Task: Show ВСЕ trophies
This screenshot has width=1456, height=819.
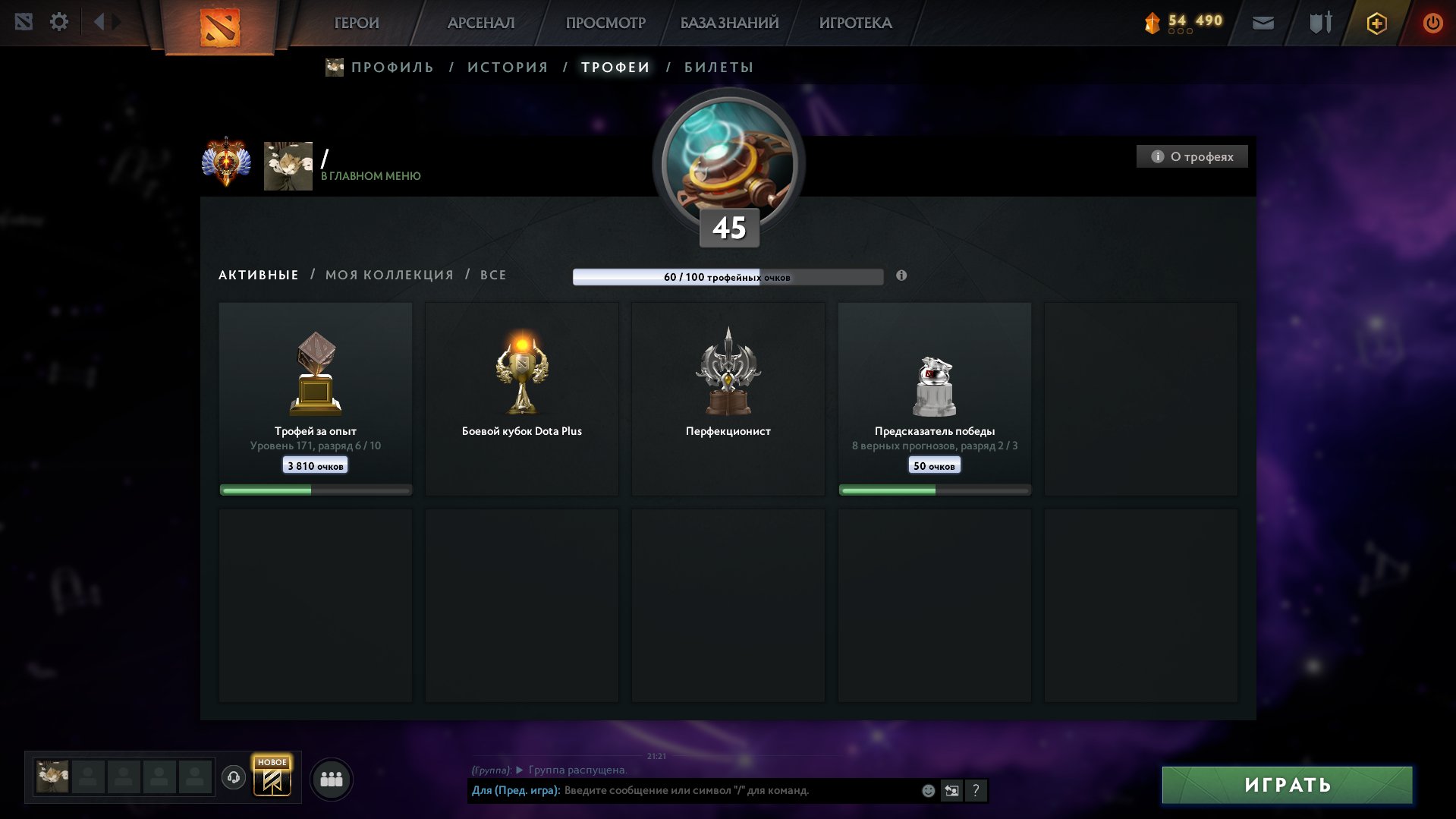Action: 493,275
